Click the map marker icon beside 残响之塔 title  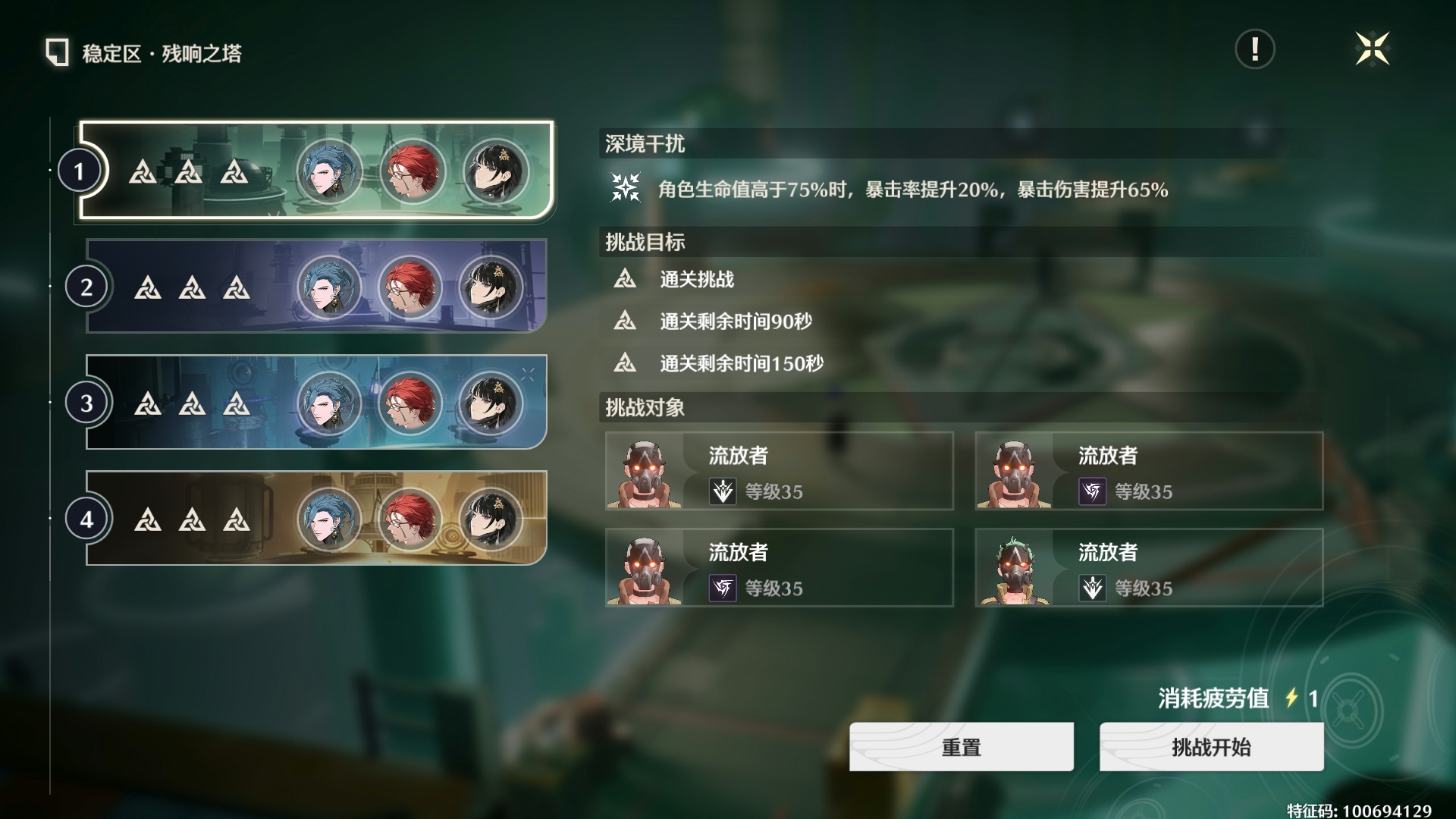tap(57, 53)
